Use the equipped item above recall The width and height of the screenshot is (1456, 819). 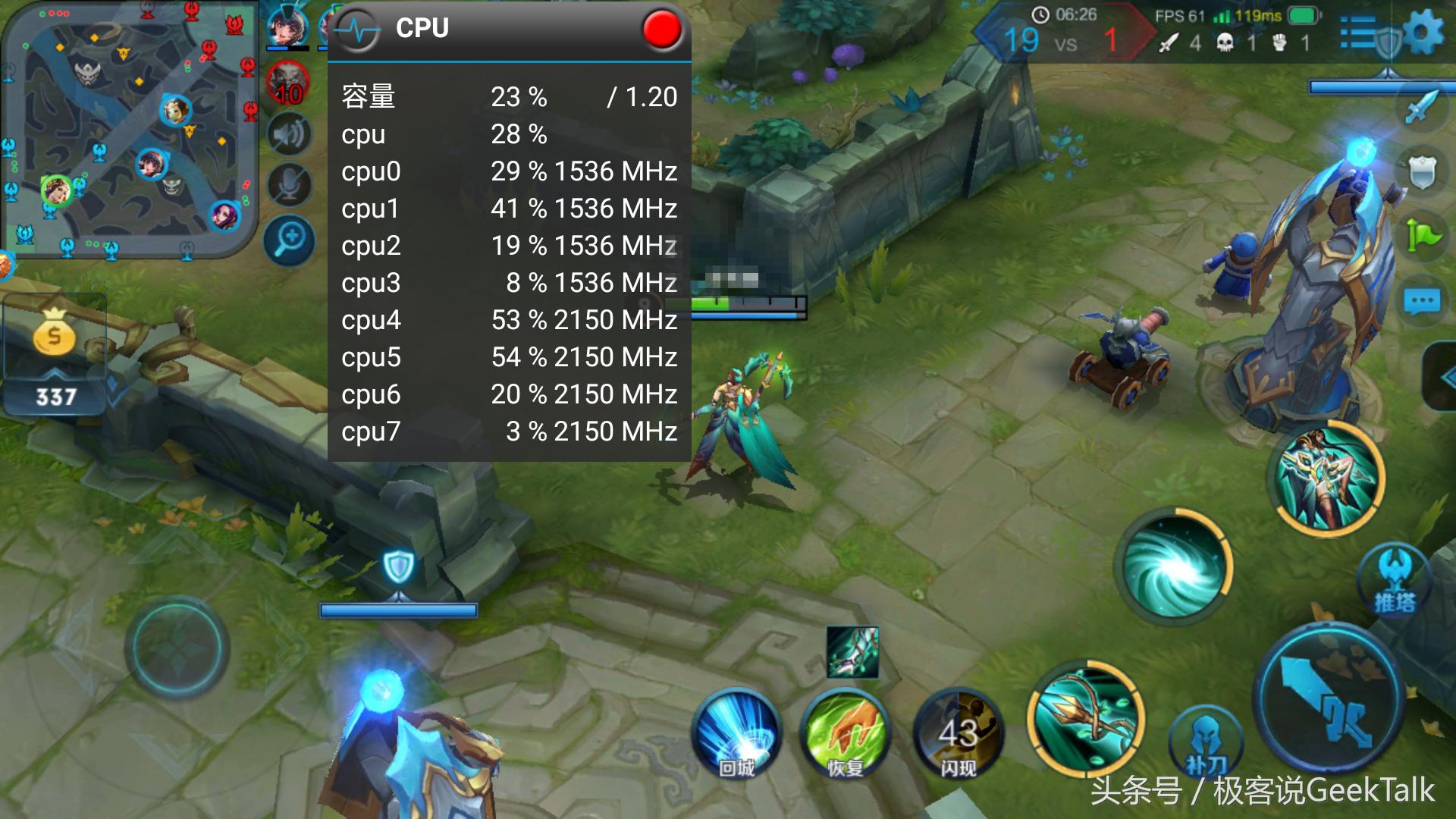click(852, 651)
